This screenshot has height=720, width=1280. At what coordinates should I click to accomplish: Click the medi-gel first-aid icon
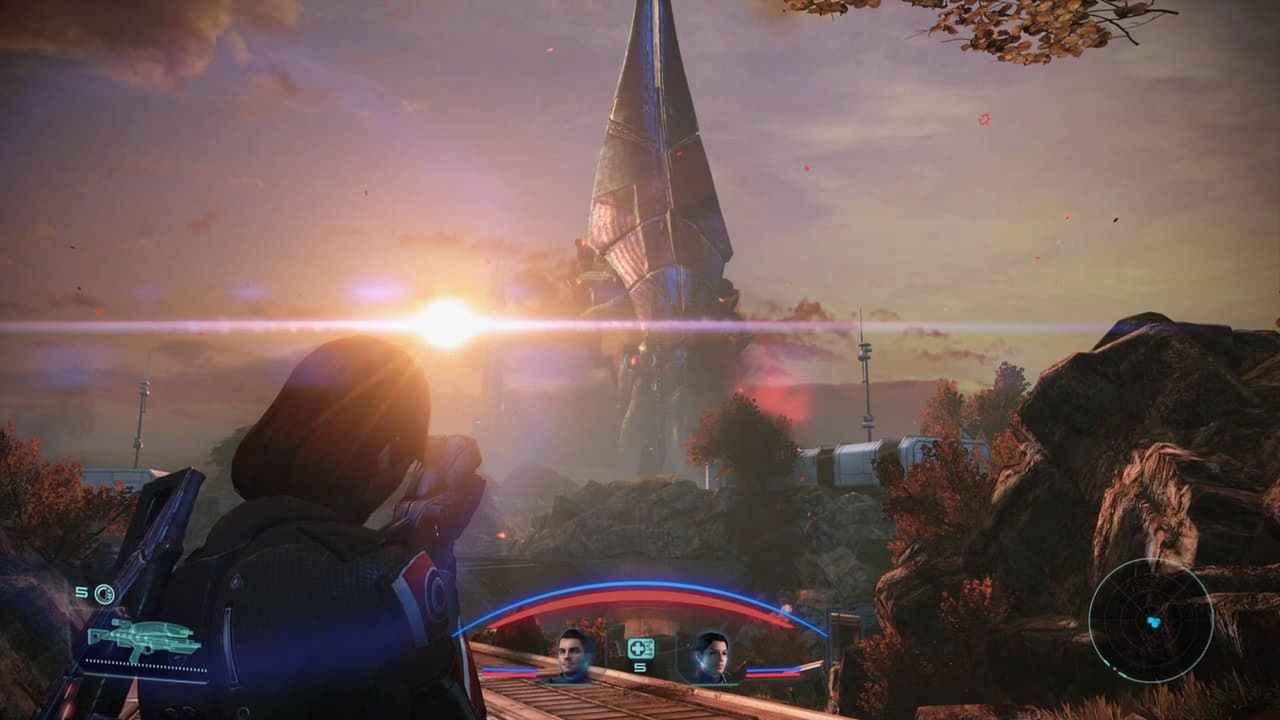(x=638, y=648)
